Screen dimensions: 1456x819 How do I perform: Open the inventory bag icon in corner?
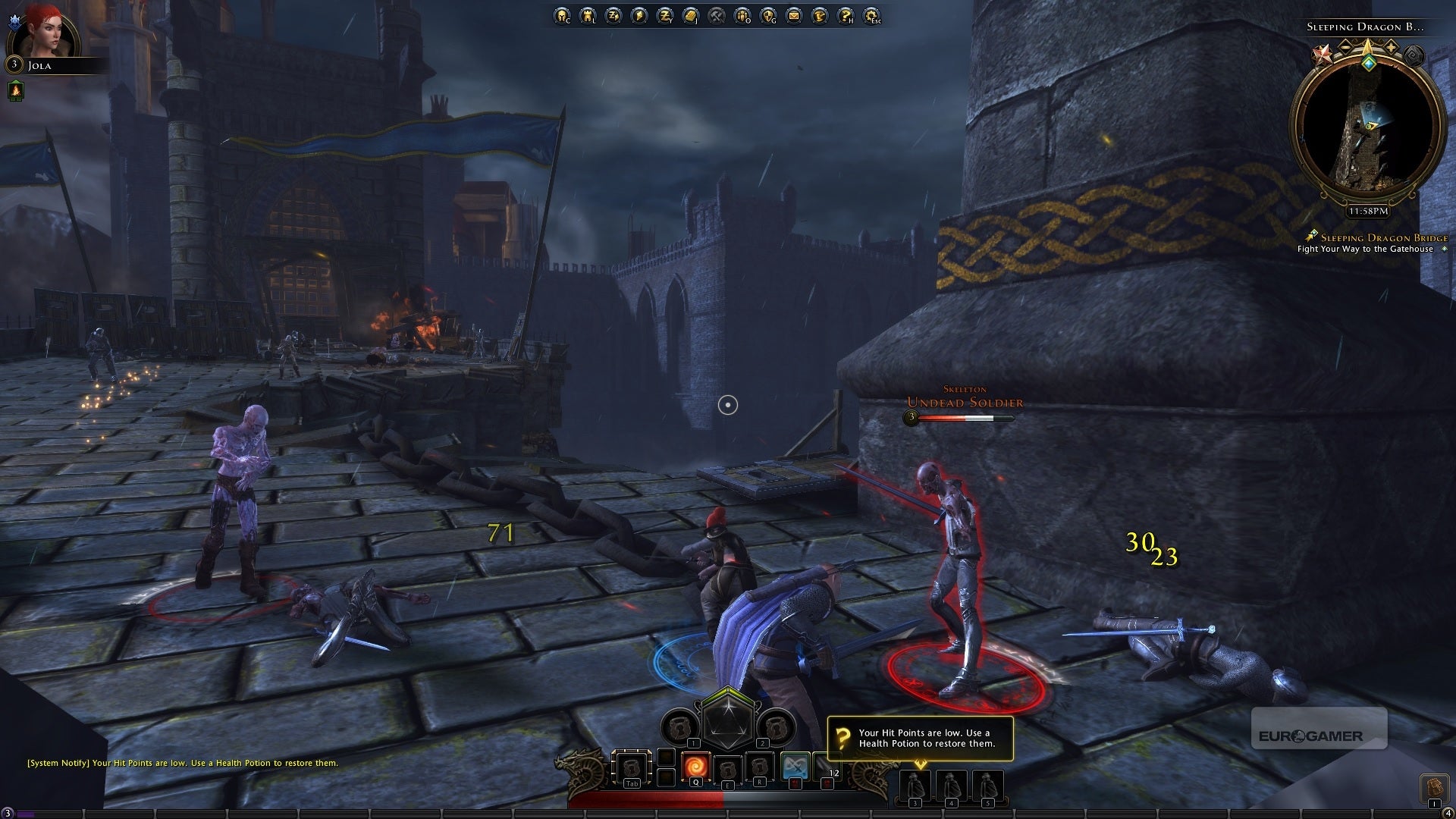pos(1433,786)
